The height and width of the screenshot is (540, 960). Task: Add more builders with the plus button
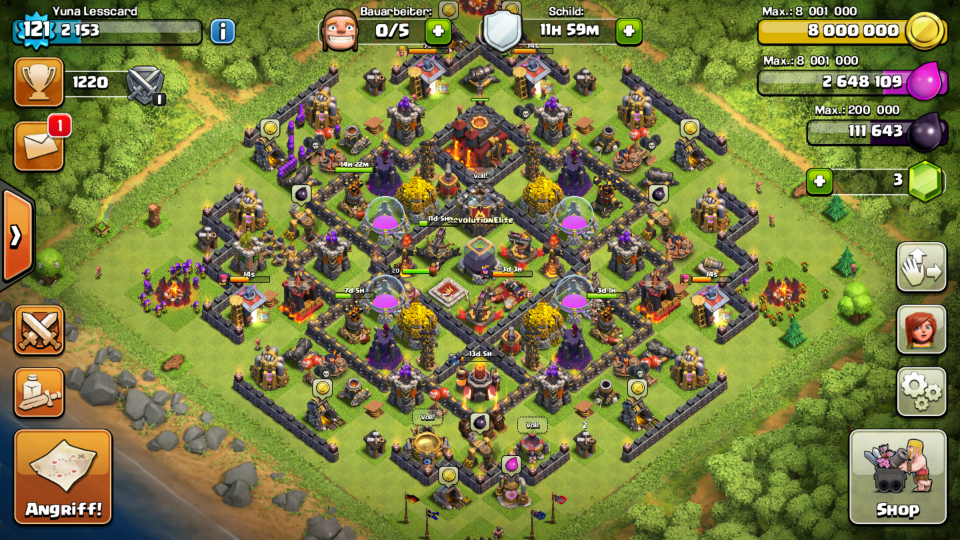click(x=438, y=31)
